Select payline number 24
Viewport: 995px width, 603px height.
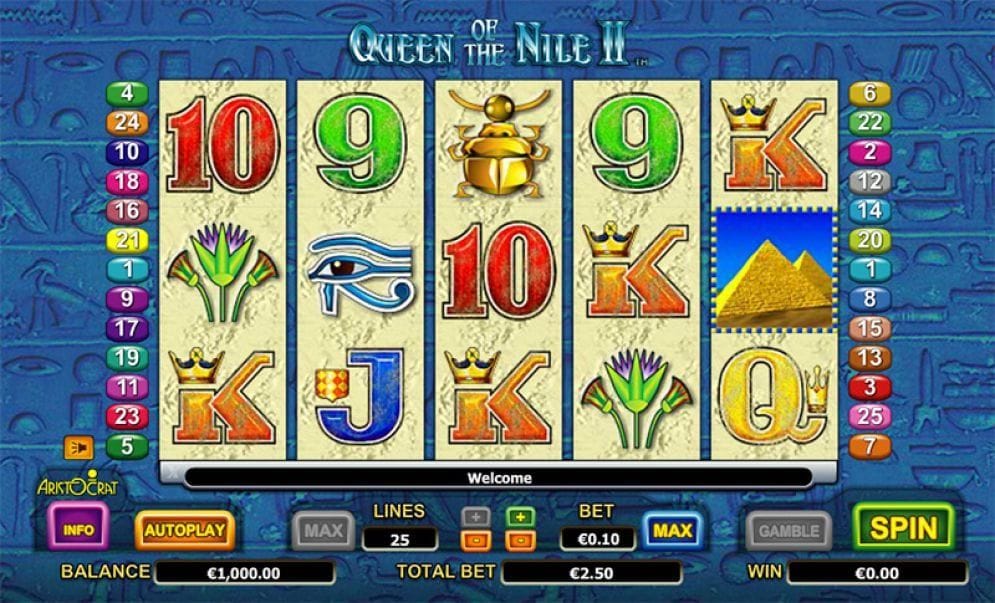(127, 123)
